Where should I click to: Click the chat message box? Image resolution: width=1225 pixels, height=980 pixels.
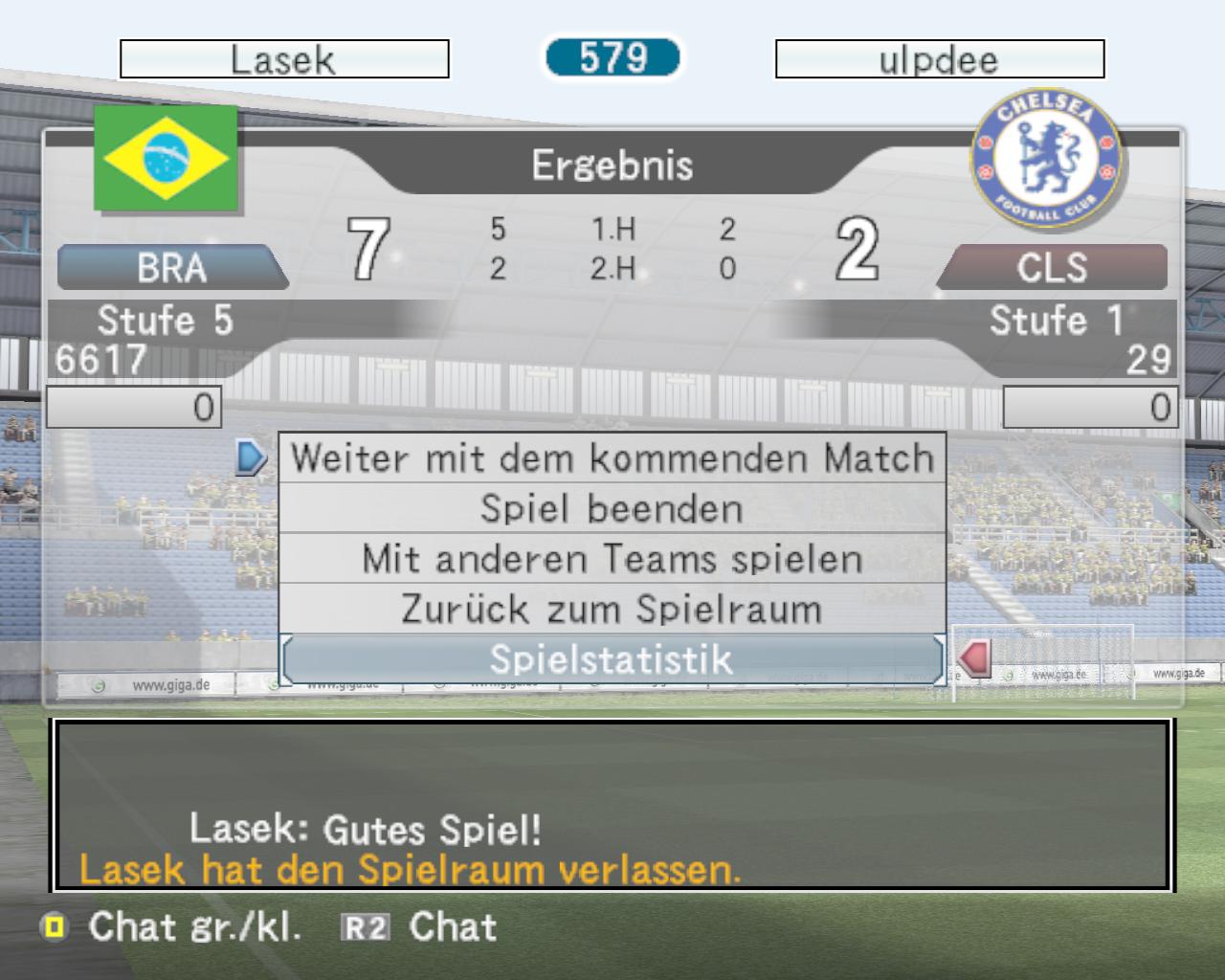point(612,806)
